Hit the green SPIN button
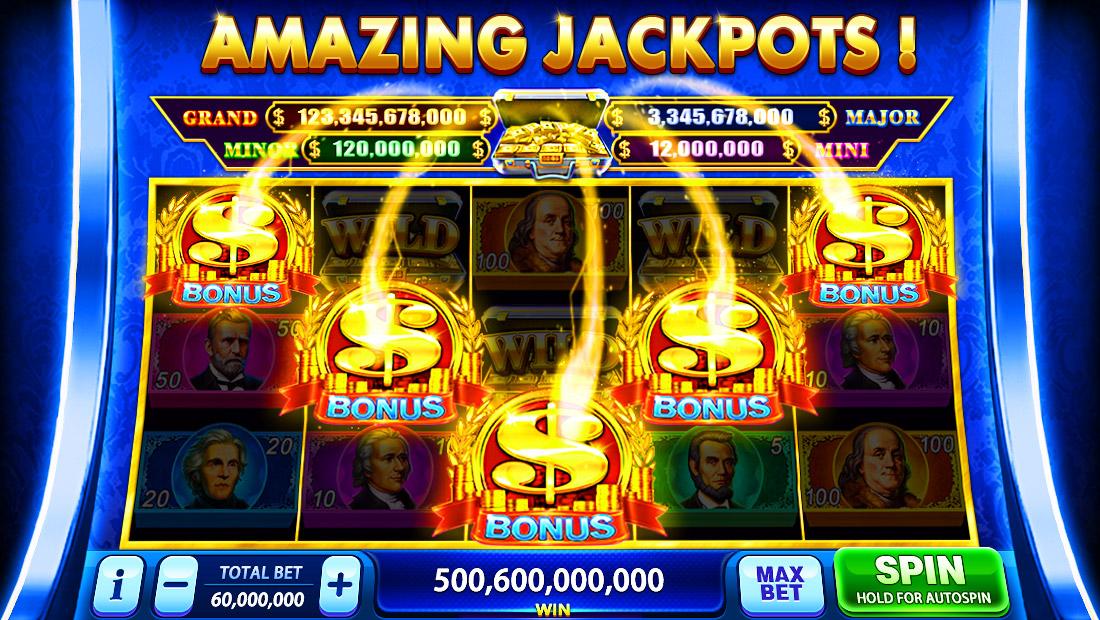 tap(919, 581)
